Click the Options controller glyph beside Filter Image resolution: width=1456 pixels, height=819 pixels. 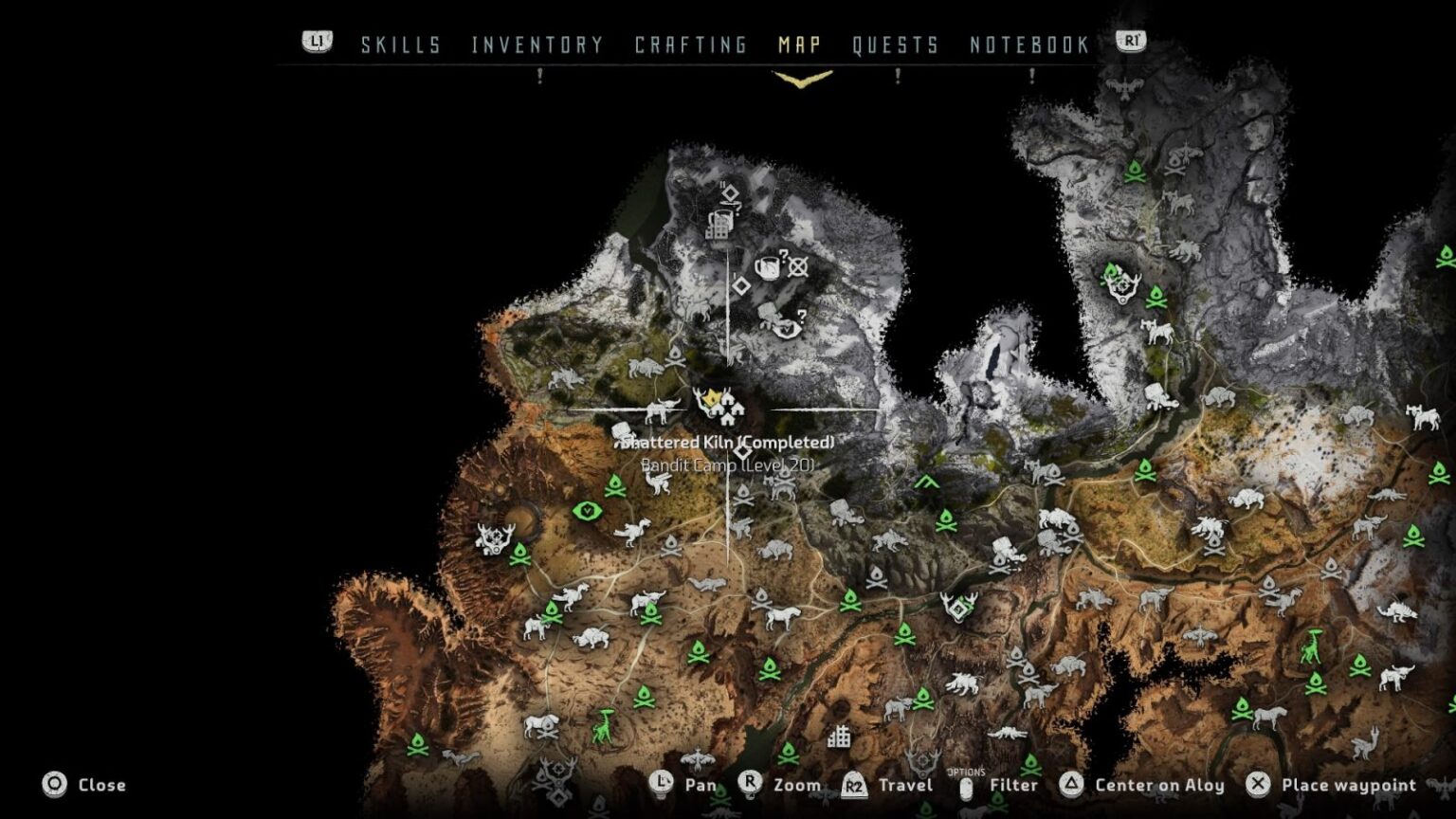[968, 785]
